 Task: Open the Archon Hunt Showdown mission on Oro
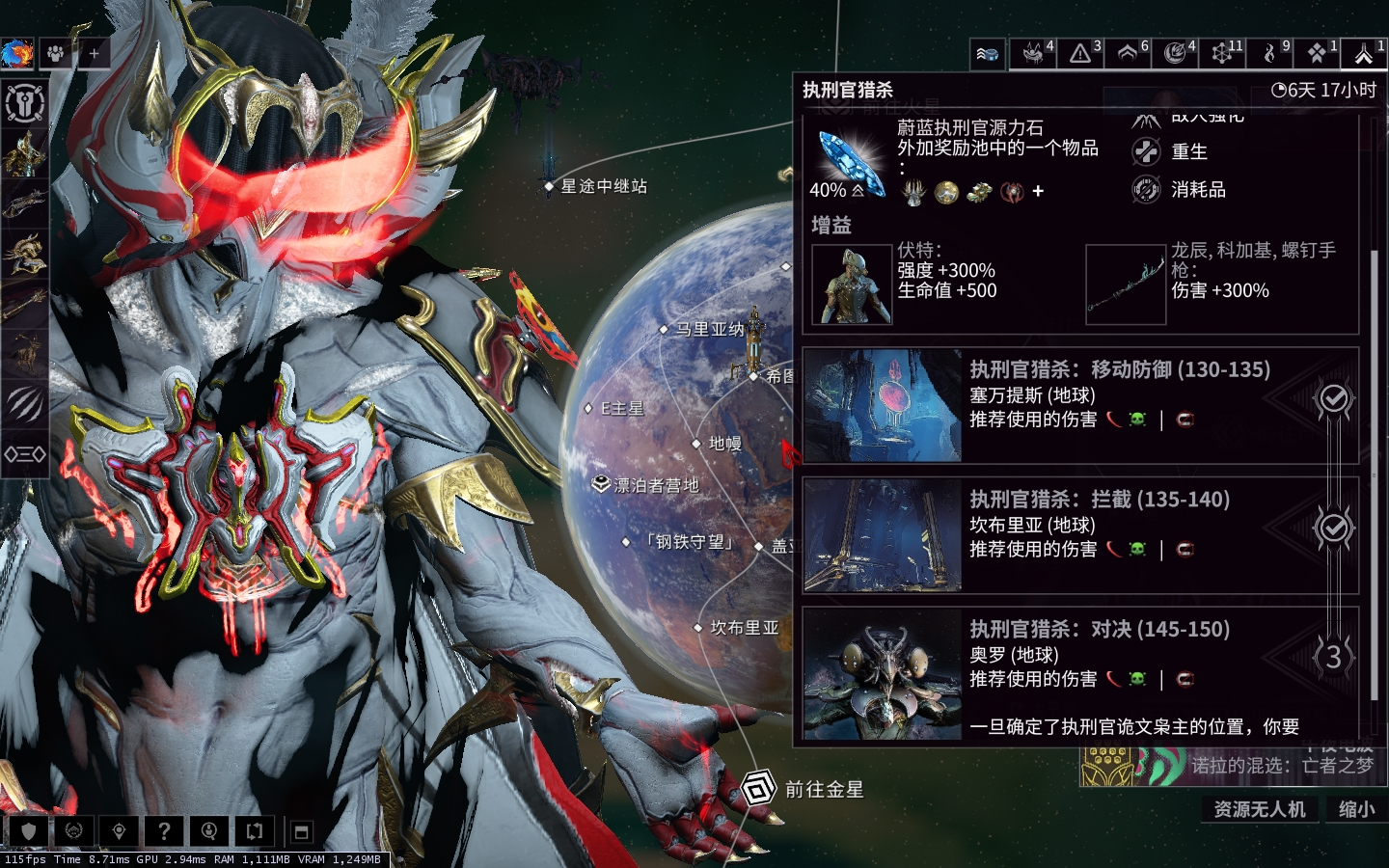pos(1080,665)
